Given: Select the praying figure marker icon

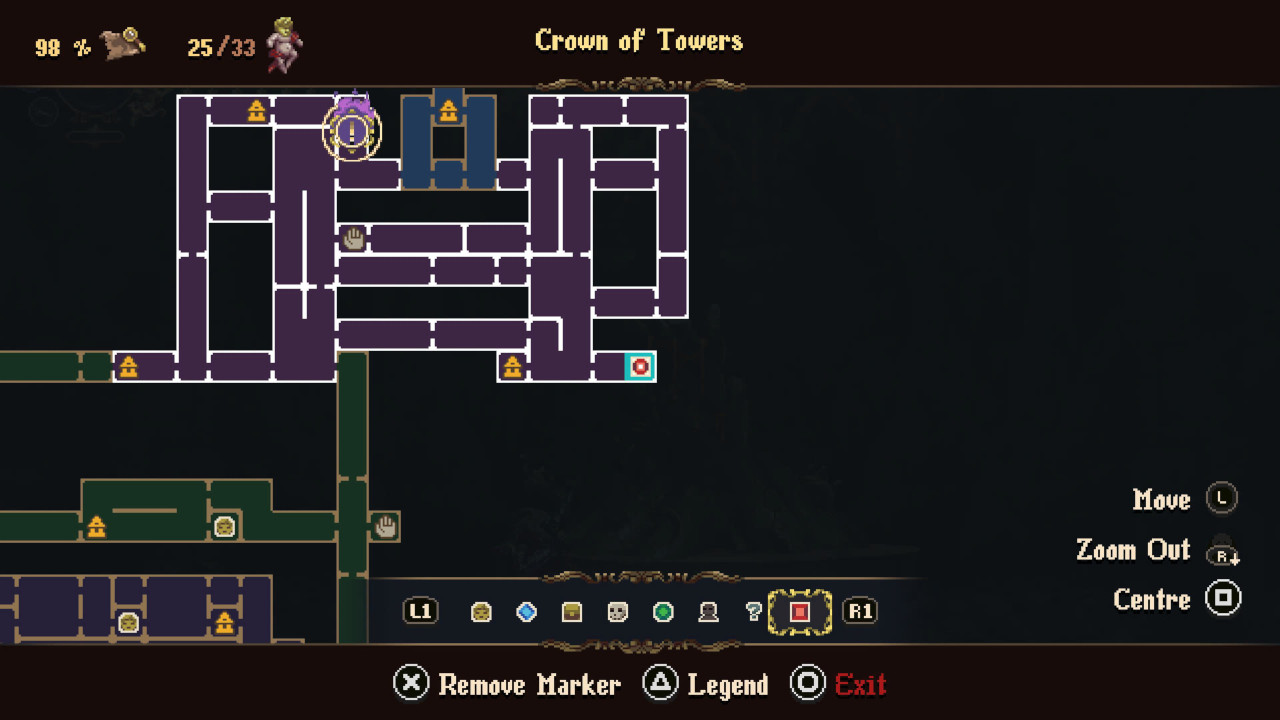Looking at the screenshot, I should click(x=708, y=612).
